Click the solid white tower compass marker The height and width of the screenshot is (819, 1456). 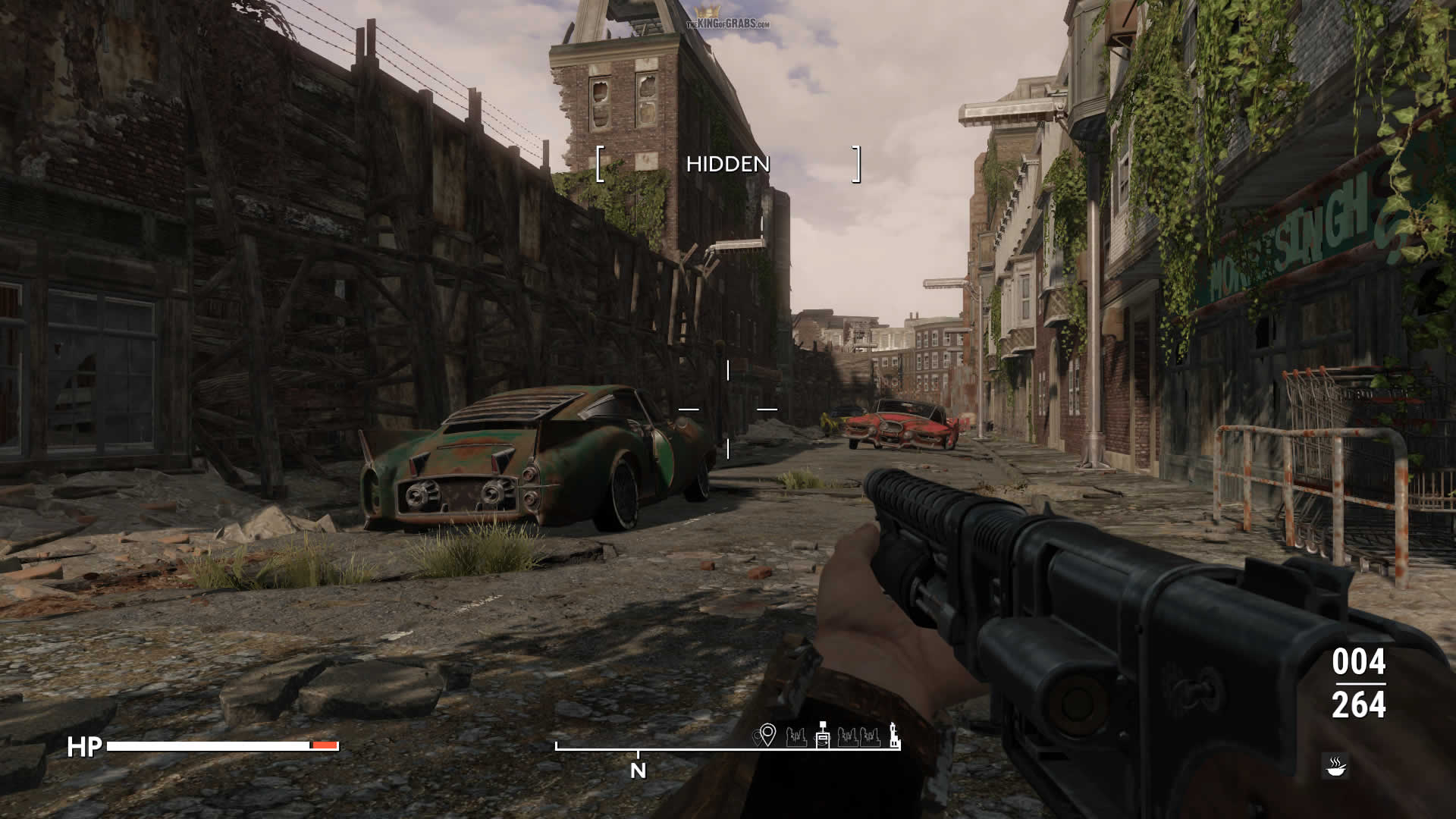[x=895, y=734]
